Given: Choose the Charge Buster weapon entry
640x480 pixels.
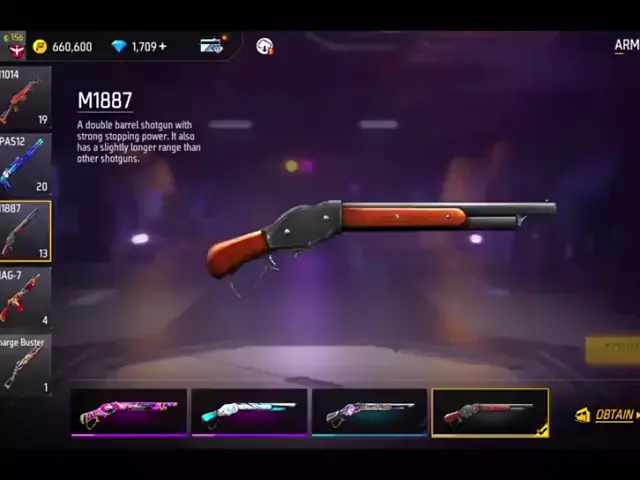Looking at the screenshot, I should (x=24, y=365).
